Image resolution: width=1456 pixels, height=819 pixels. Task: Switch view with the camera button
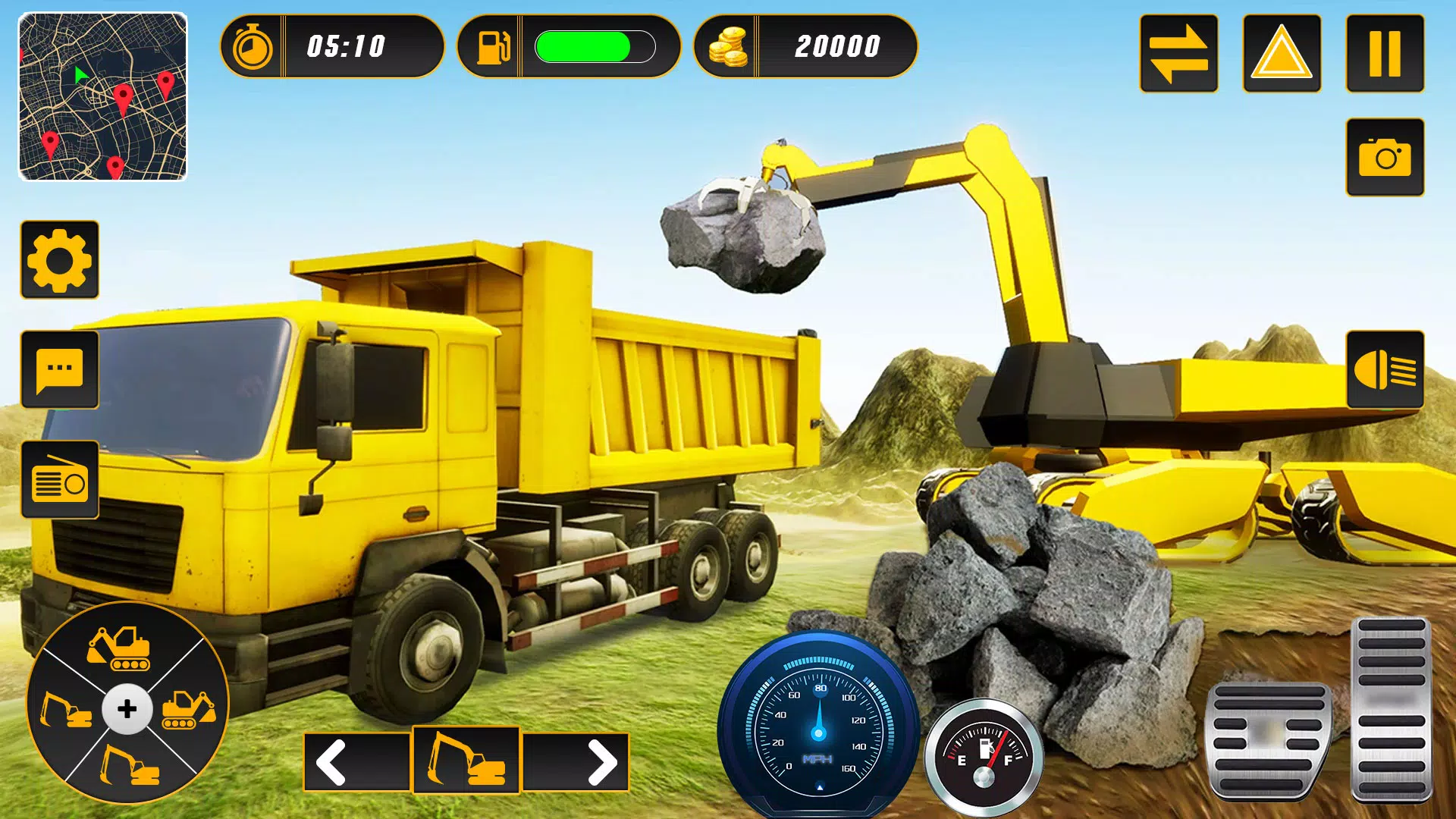[x=1385, y=157]
